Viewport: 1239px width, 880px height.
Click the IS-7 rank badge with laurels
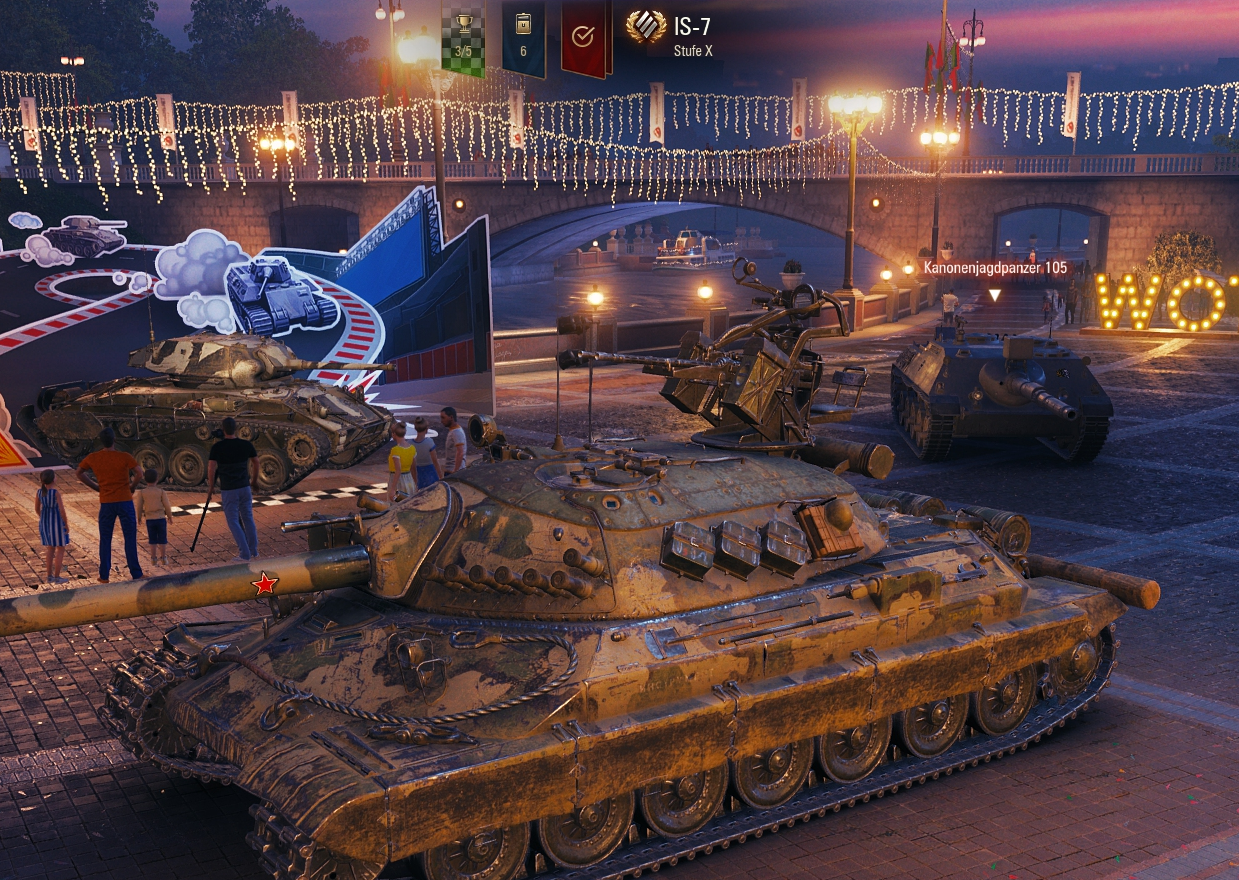646,27
